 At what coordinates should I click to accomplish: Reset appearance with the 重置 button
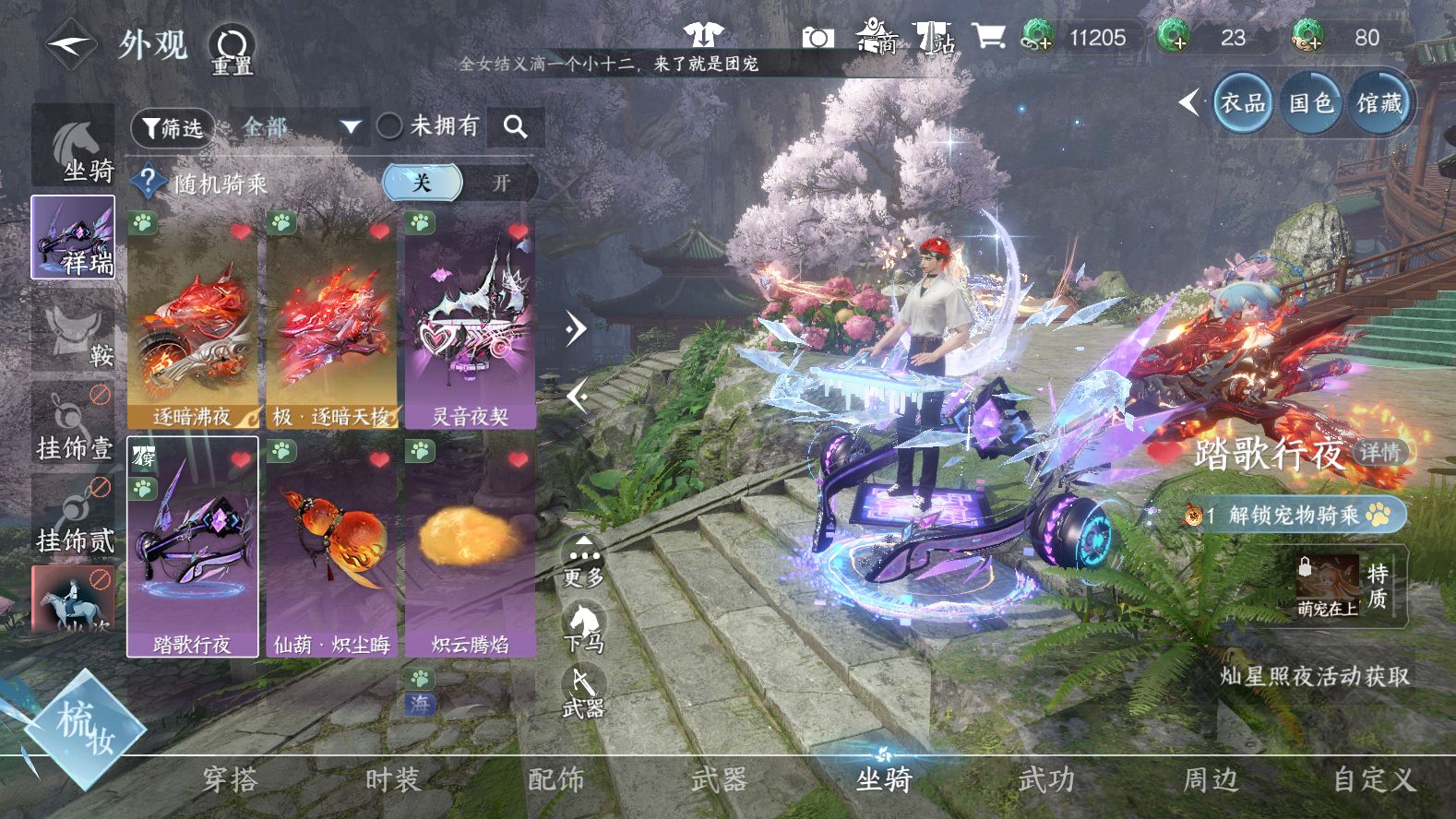pos(231,50)
